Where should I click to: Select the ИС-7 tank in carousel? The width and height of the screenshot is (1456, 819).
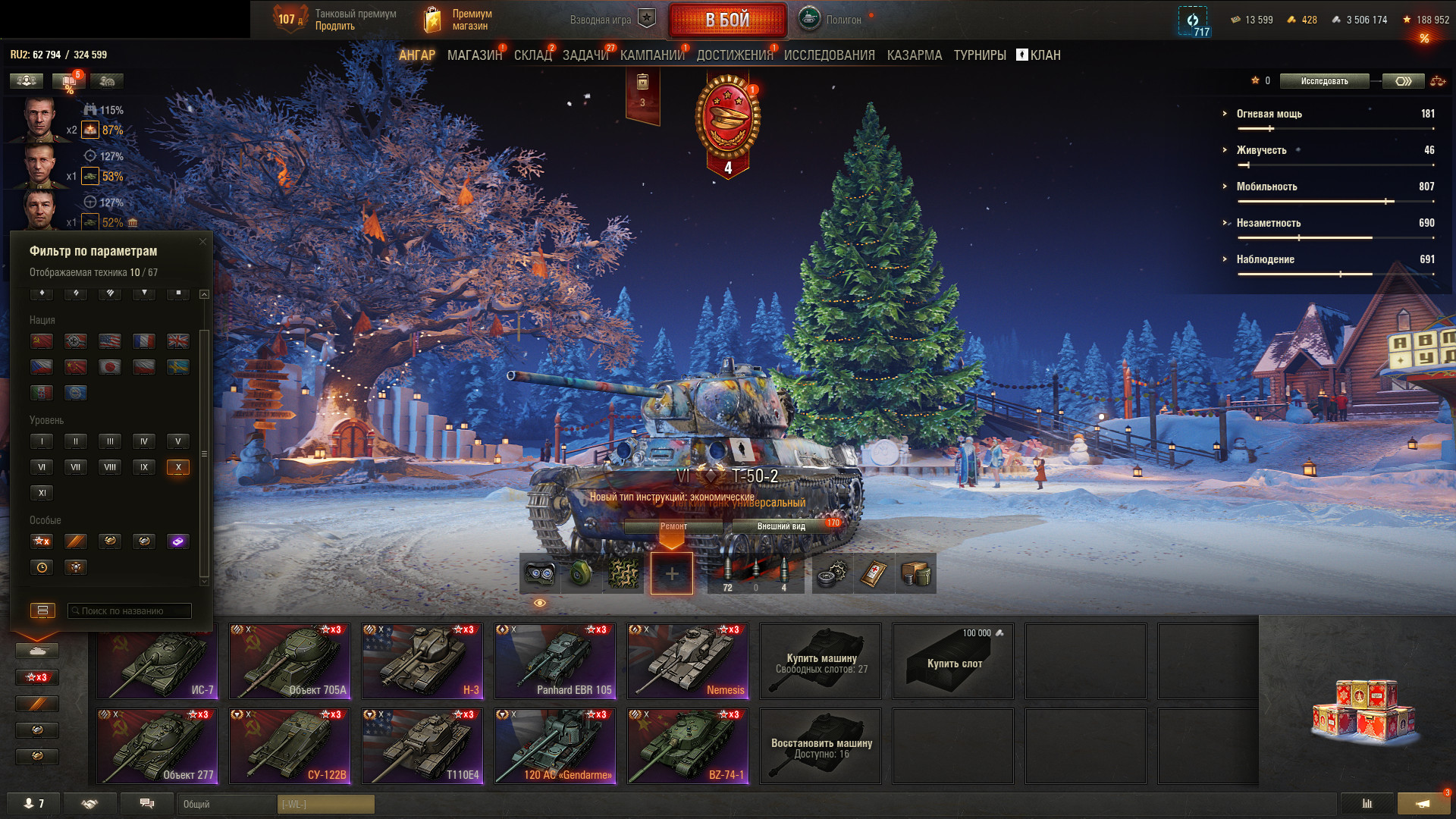pos(157,661)
